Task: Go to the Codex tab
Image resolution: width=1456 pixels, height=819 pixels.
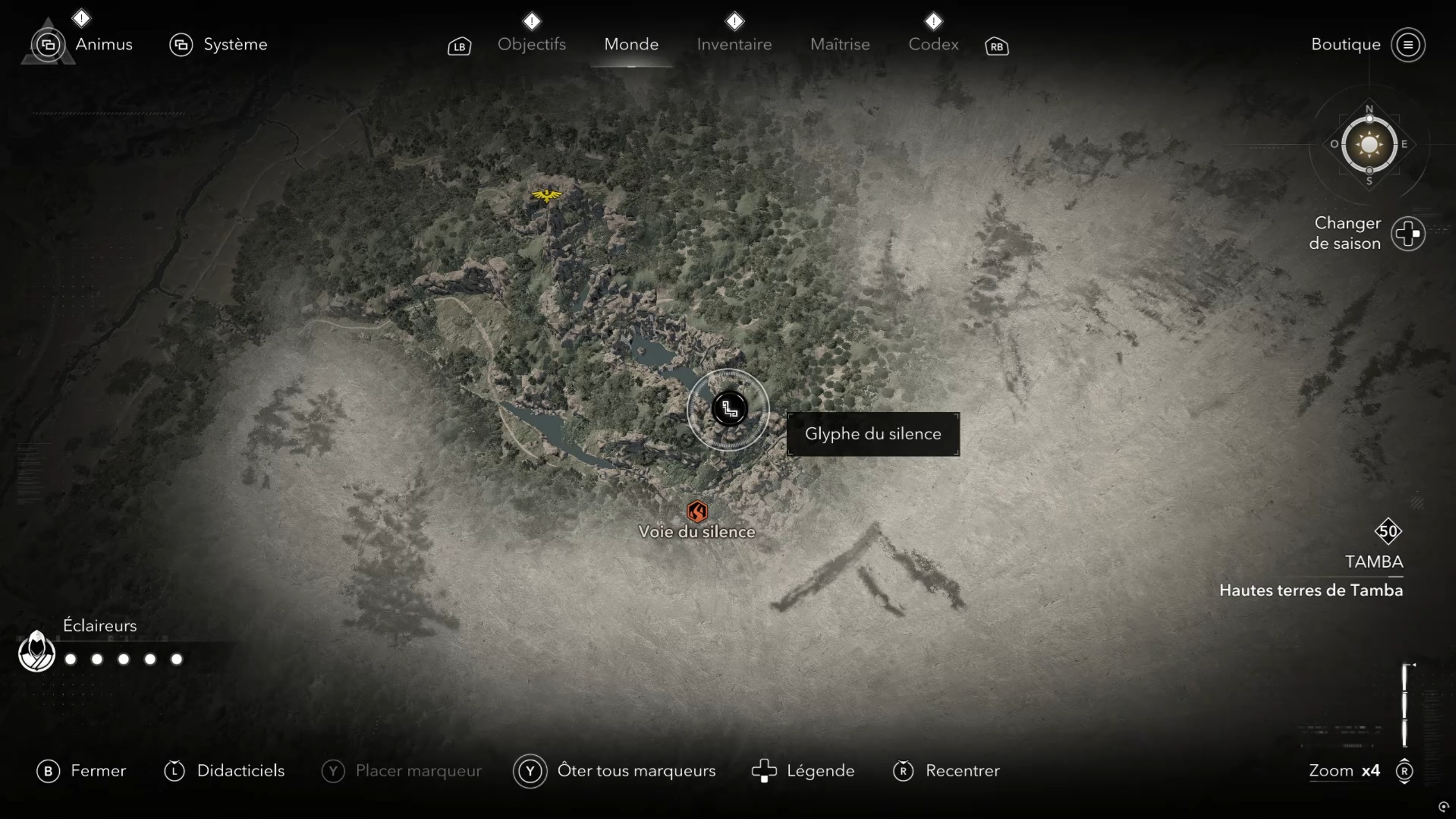Action: click(x=933, y=44)
